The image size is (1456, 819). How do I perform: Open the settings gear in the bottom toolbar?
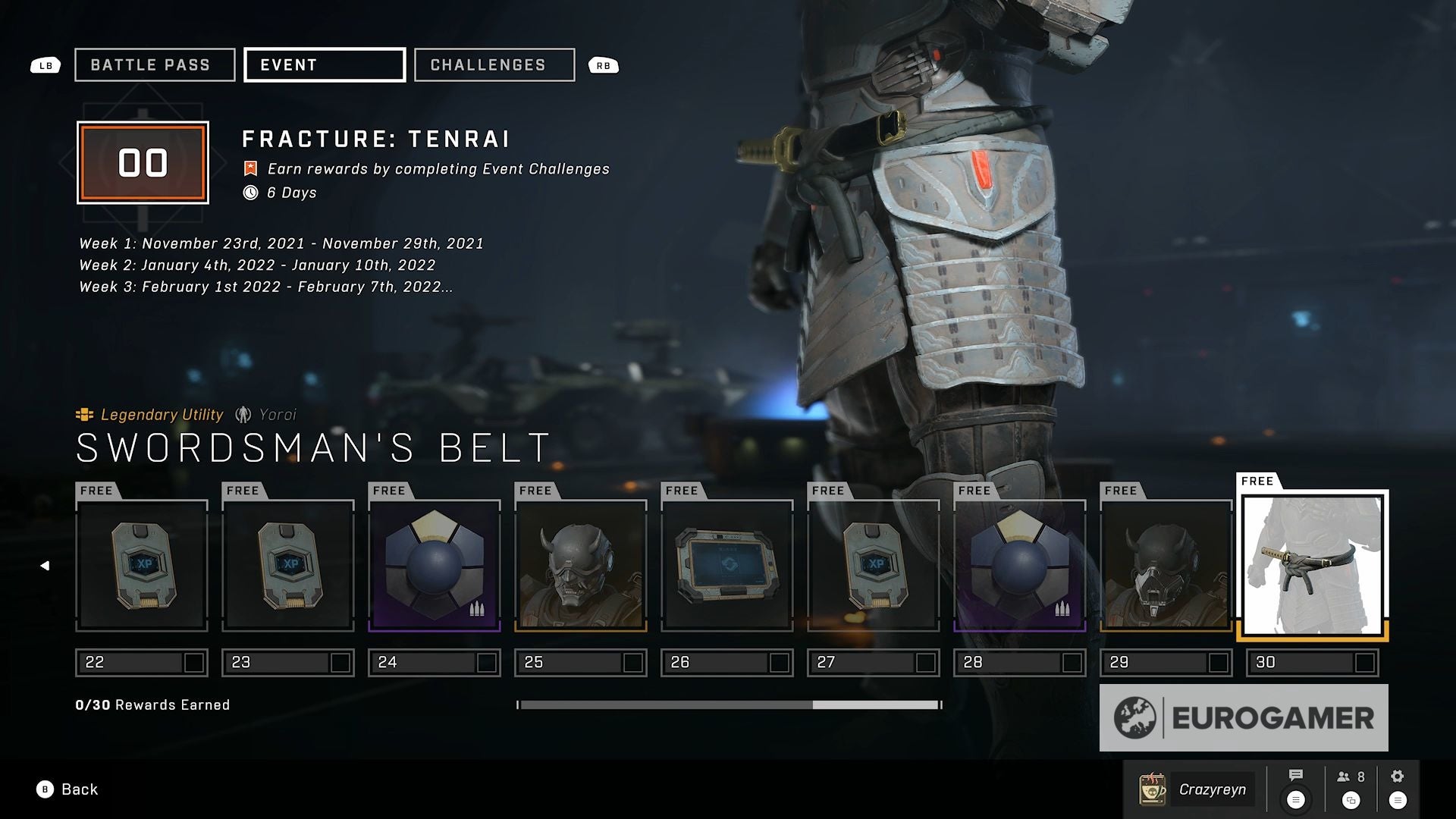pos(1398,774)
